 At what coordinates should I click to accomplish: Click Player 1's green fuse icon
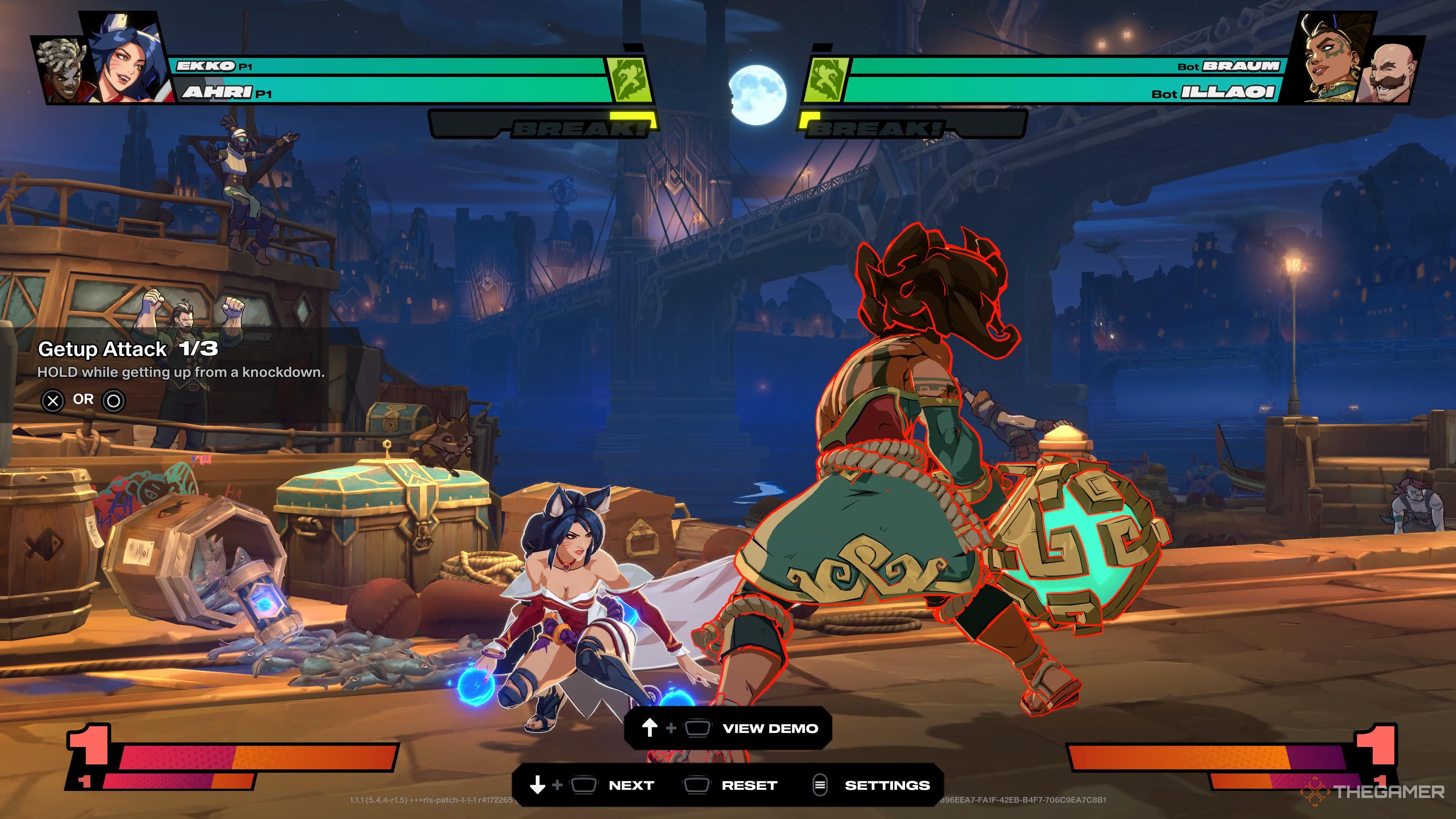pyautogui.click(x=629, y=79)
